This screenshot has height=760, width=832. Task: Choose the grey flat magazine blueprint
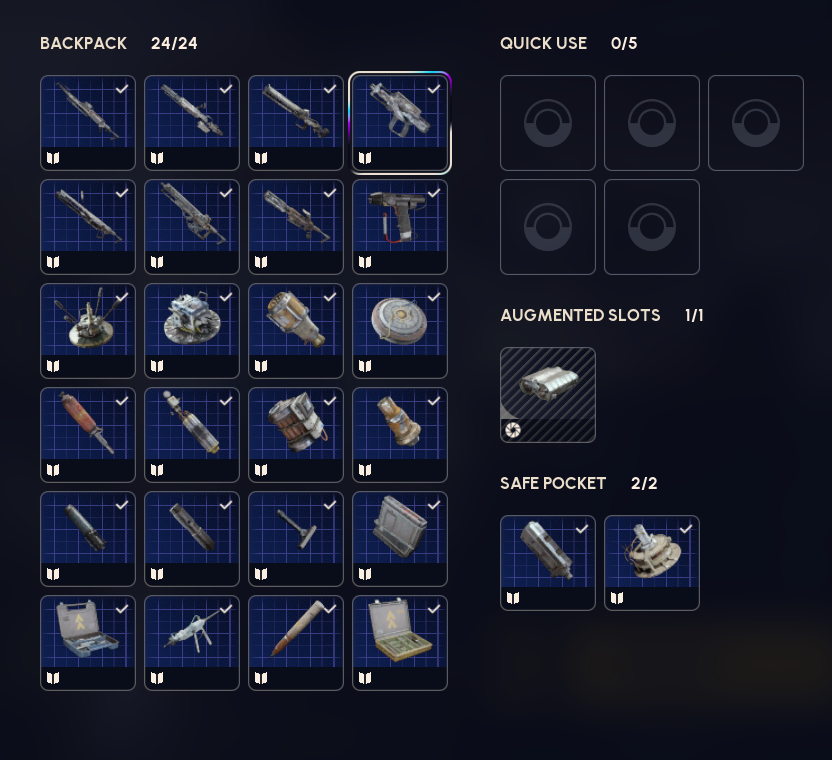400,538
